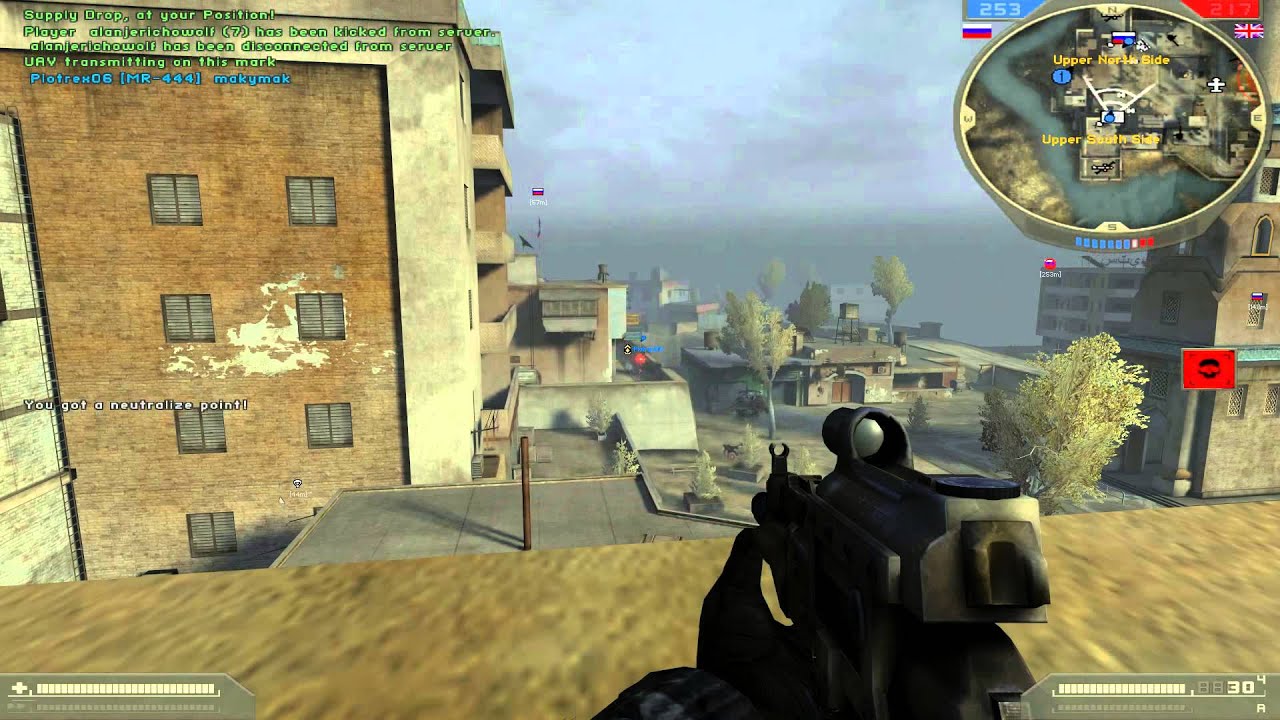Click the N compass marker atop the minimap
Image resolution: width=1280 pixels, height=720 pixels.
pyautogui.click(x=1111, y=9)
